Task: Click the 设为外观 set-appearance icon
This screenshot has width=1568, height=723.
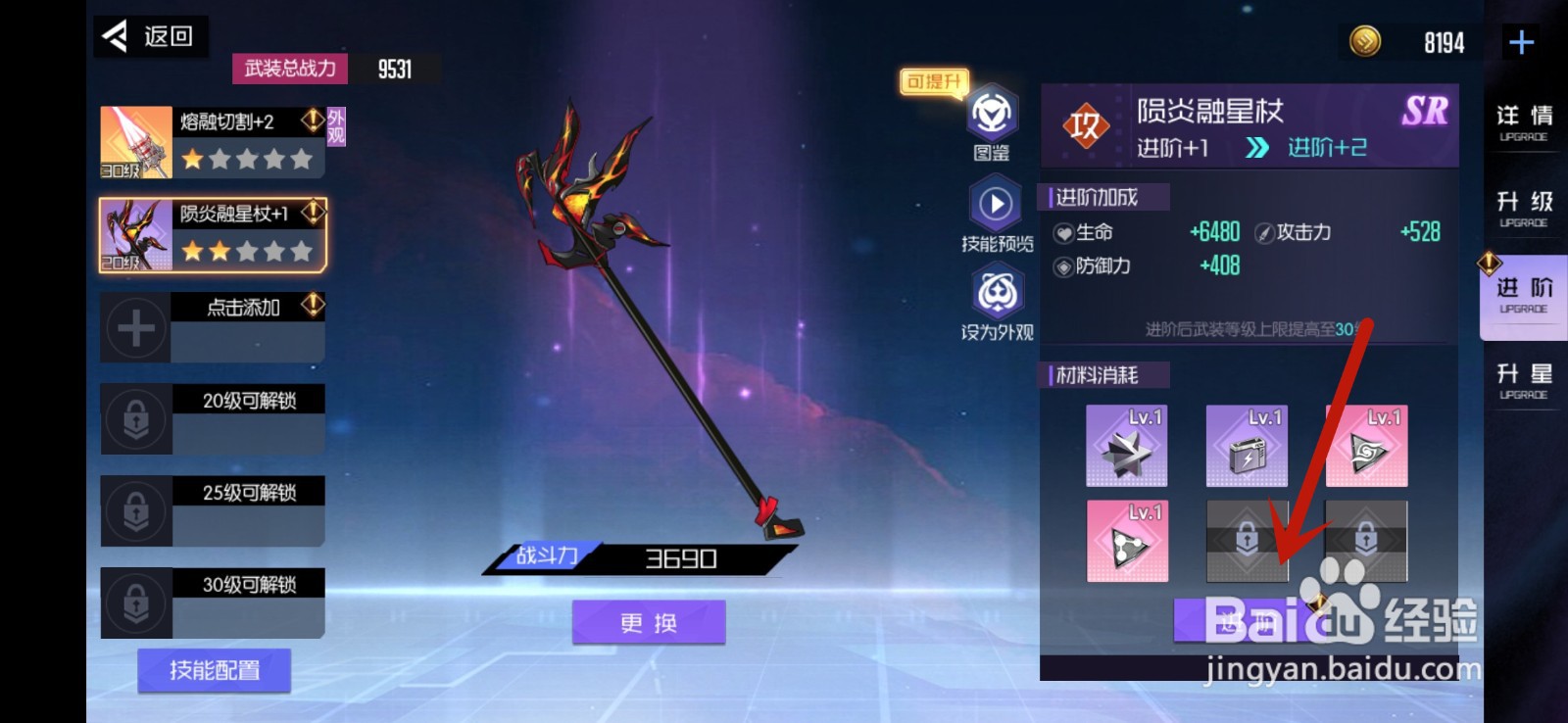Action: pos(994,294)
